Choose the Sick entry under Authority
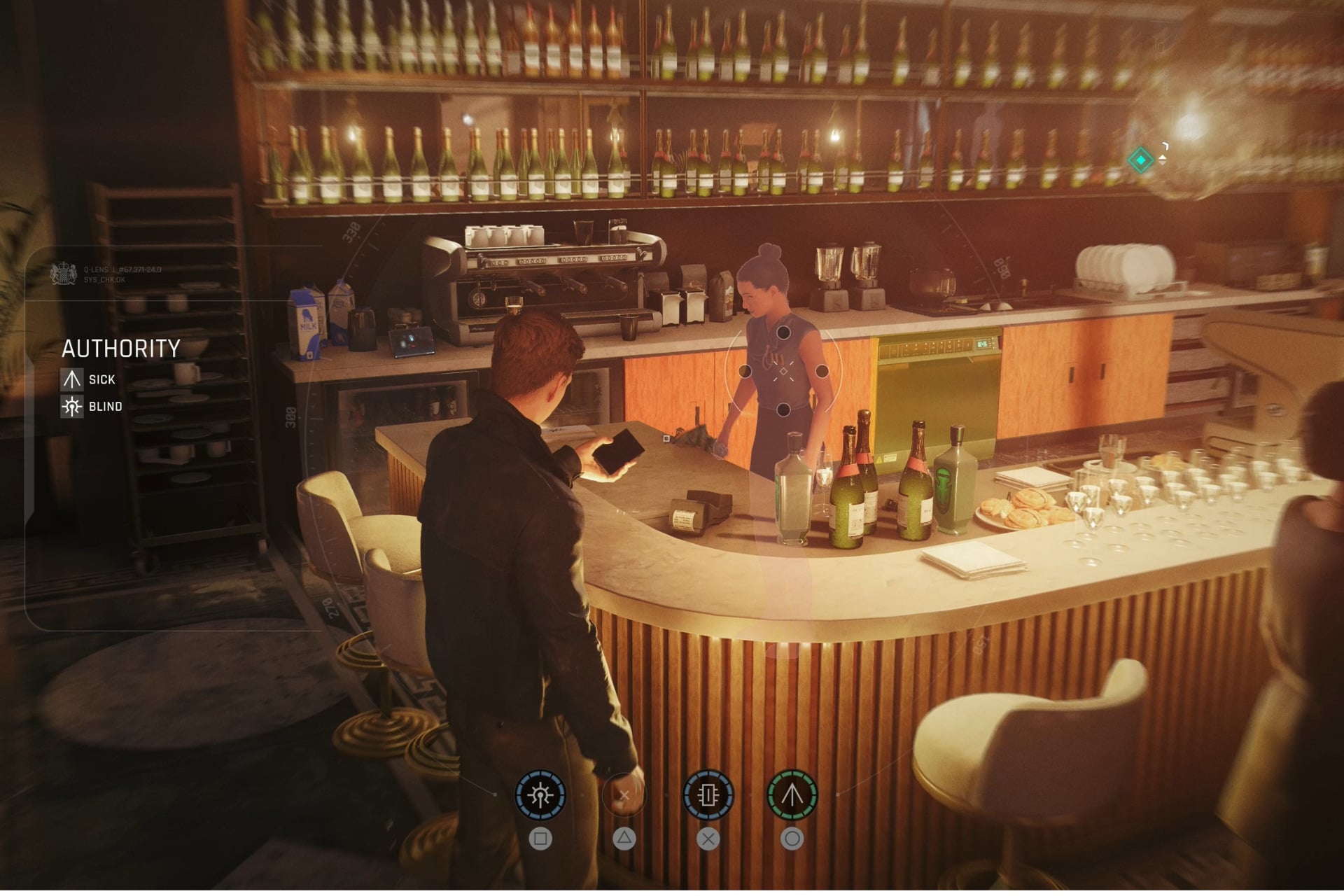Image resolution: width=1344 pixels, height=896 pixels. point(89,379)
